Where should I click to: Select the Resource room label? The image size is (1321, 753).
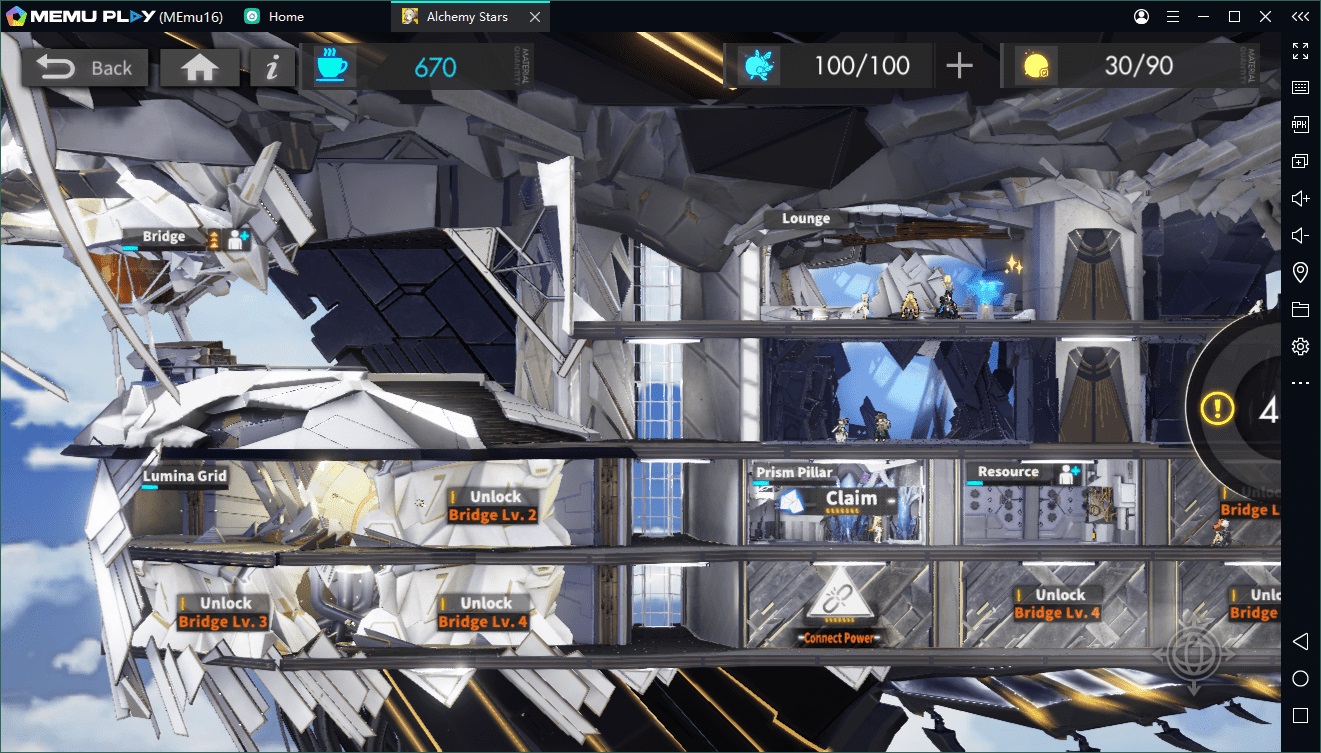tap(1008, 472)
